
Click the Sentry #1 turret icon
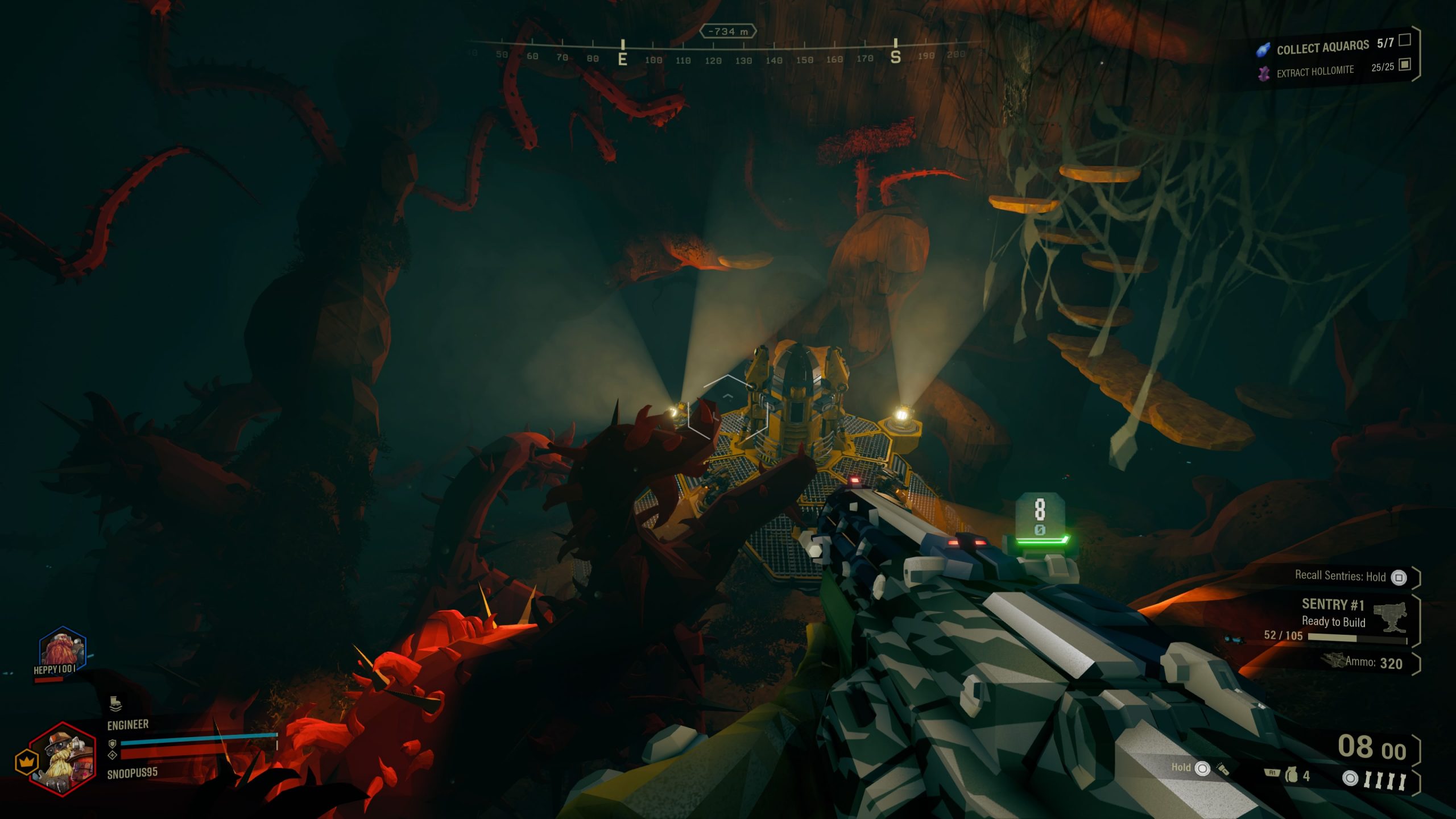1391,617
